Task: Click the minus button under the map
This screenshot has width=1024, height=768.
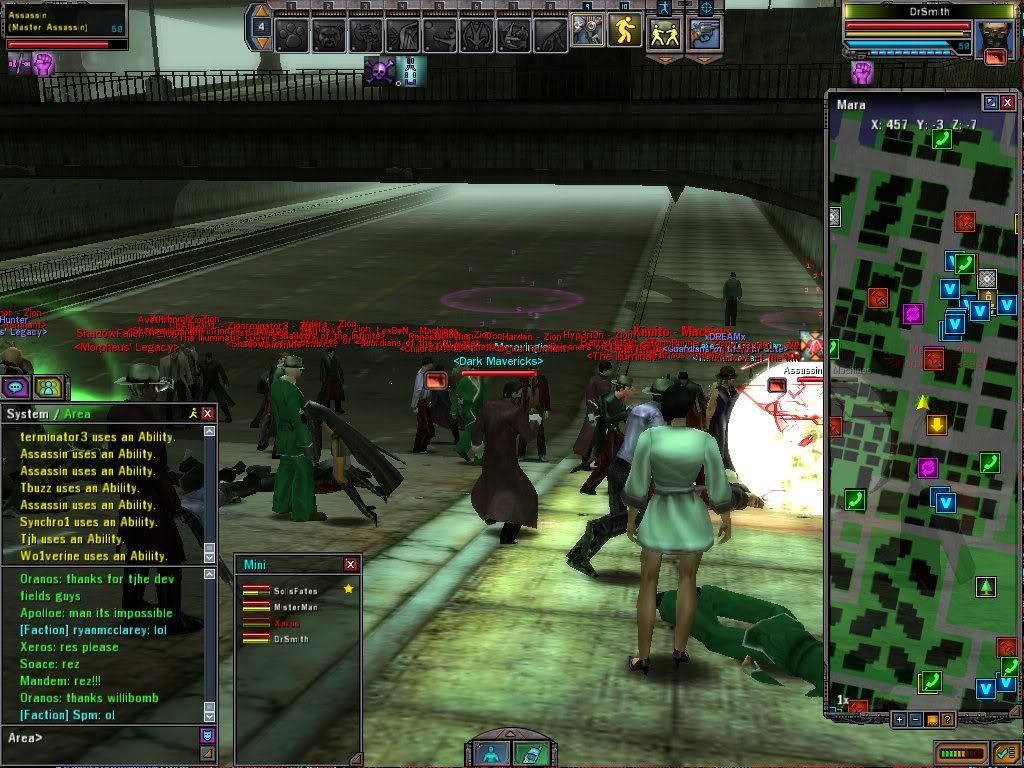Action: point(915,719)
